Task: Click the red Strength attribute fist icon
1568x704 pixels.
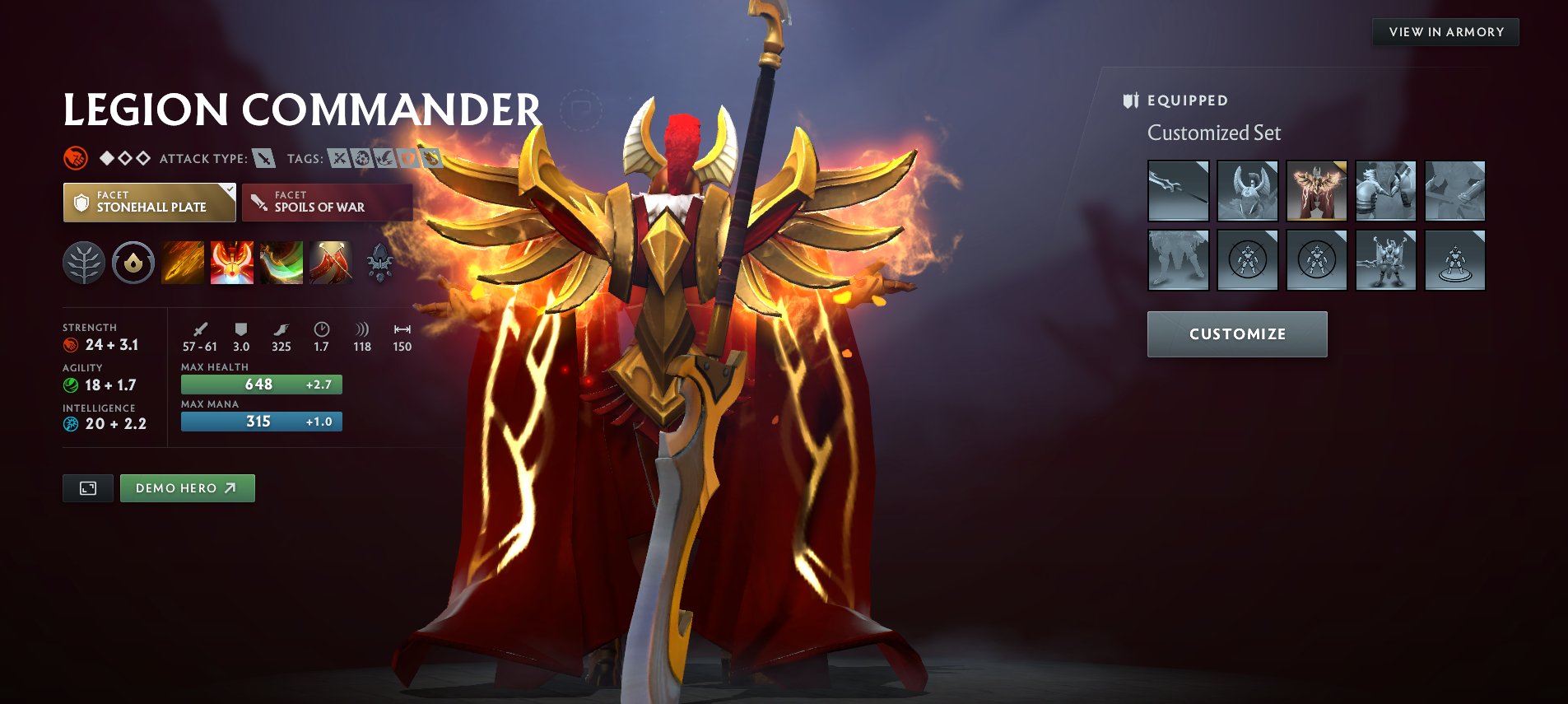Action: [x=72, y=345]
